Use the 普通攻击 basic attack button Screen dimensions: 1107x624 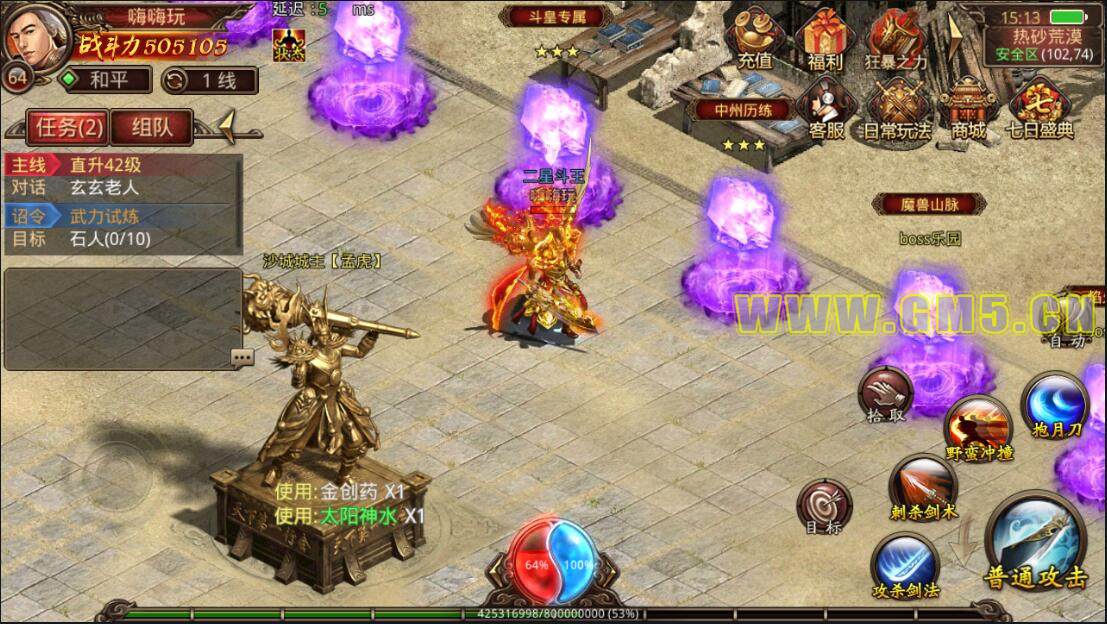coord(1035,545)
